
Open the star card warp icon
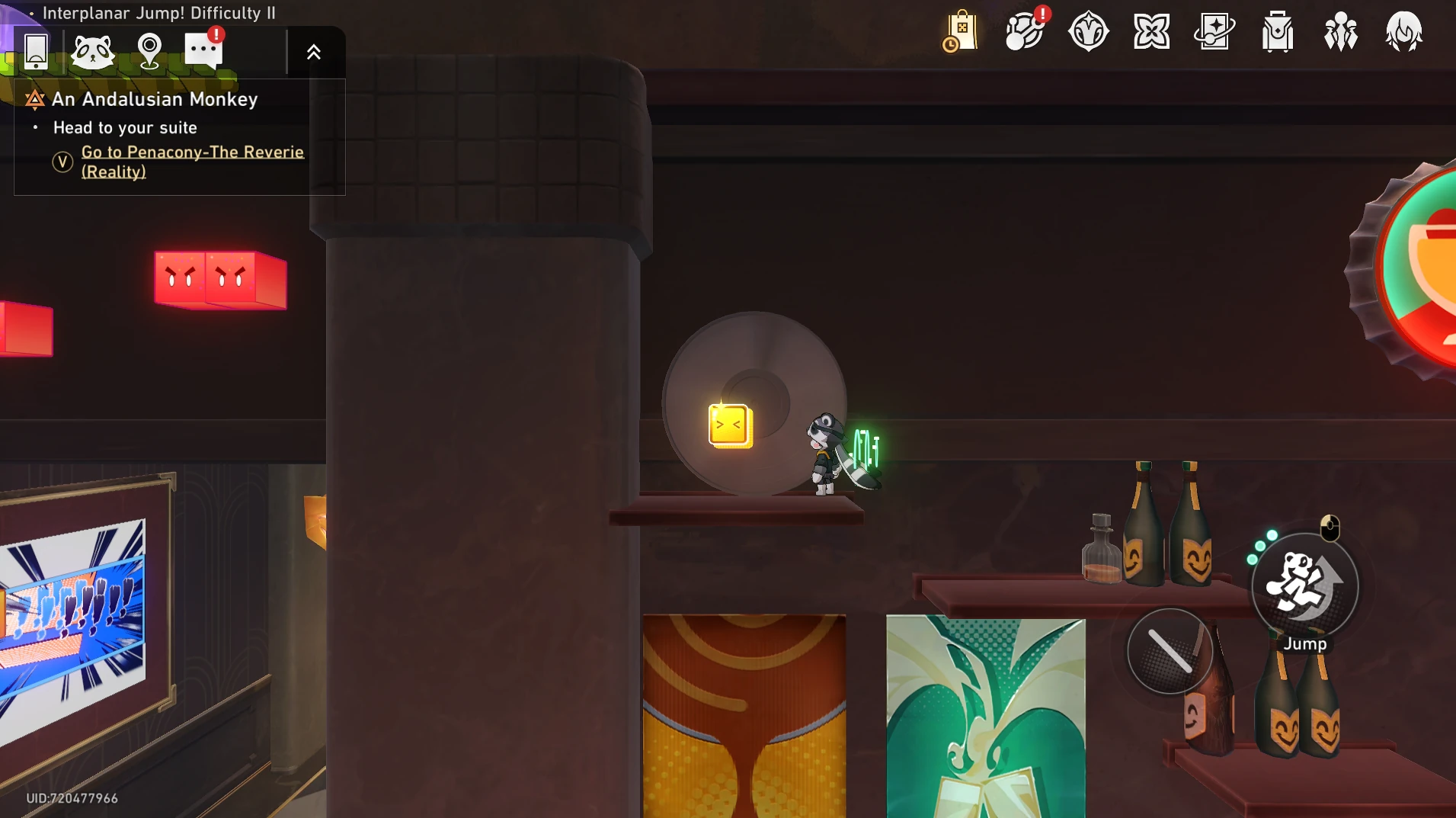click(1214, 32)
